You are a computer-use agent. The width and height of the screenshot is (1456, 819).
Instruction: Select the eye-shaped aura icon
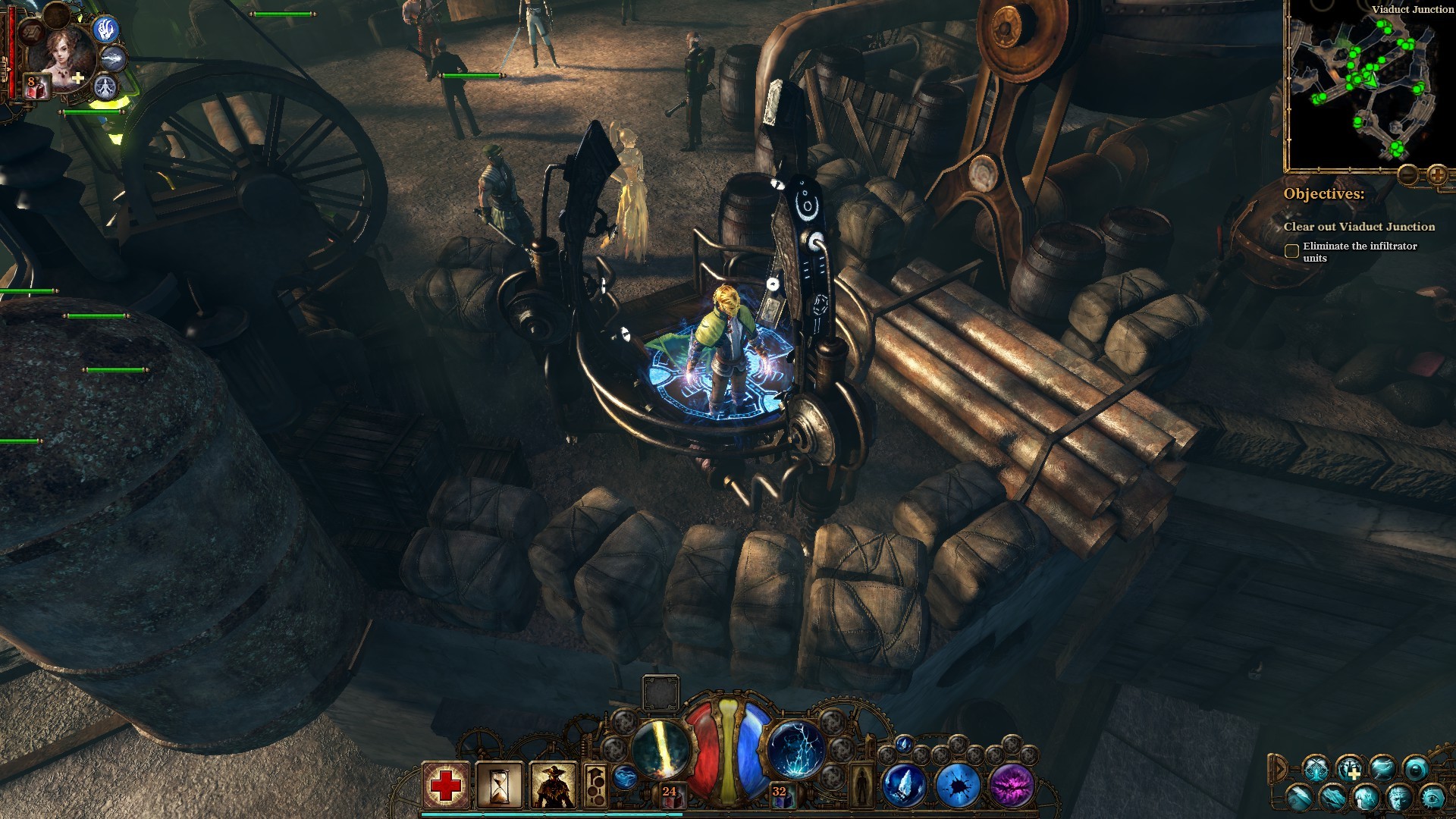coord(1432,797)
